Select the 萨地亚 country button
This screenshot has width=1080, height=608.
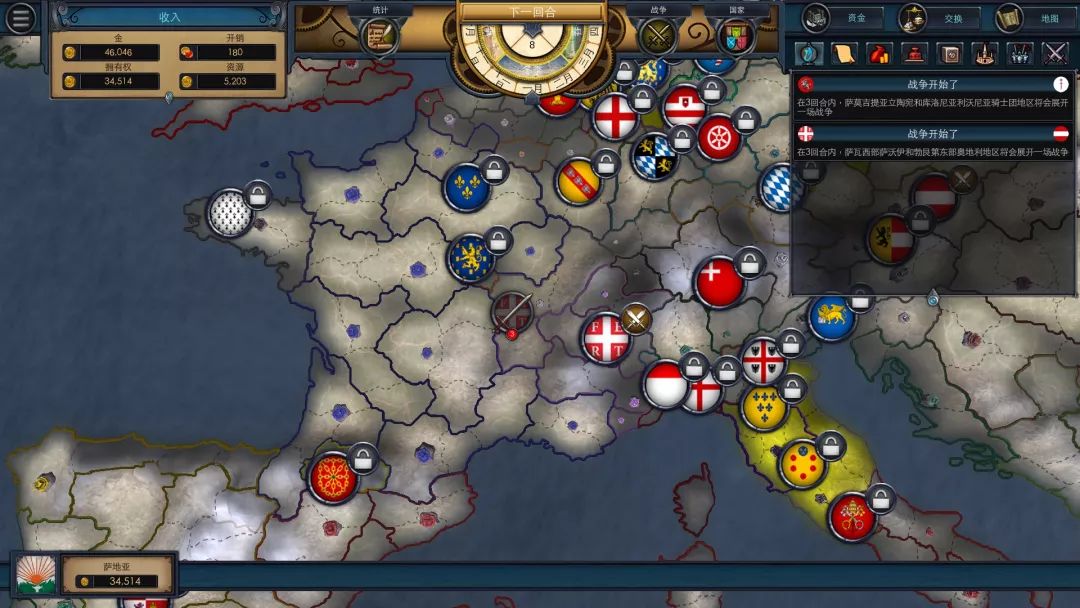[117, 574]
